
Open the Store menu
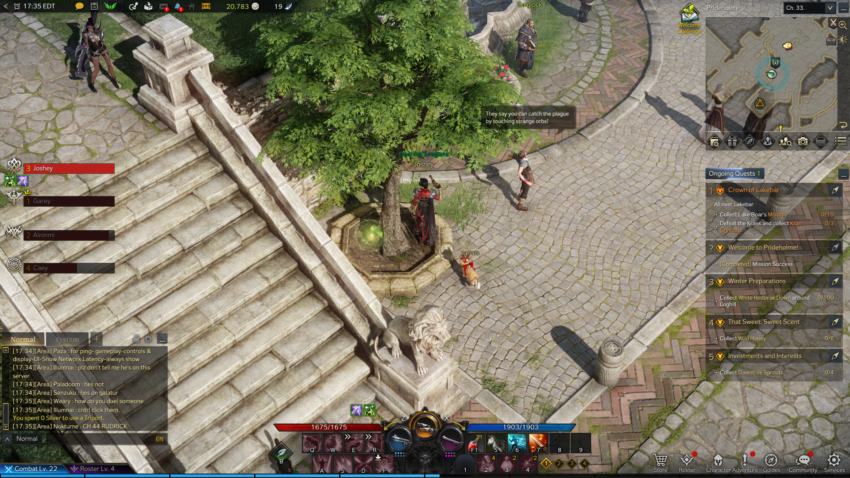click(660, 461)
